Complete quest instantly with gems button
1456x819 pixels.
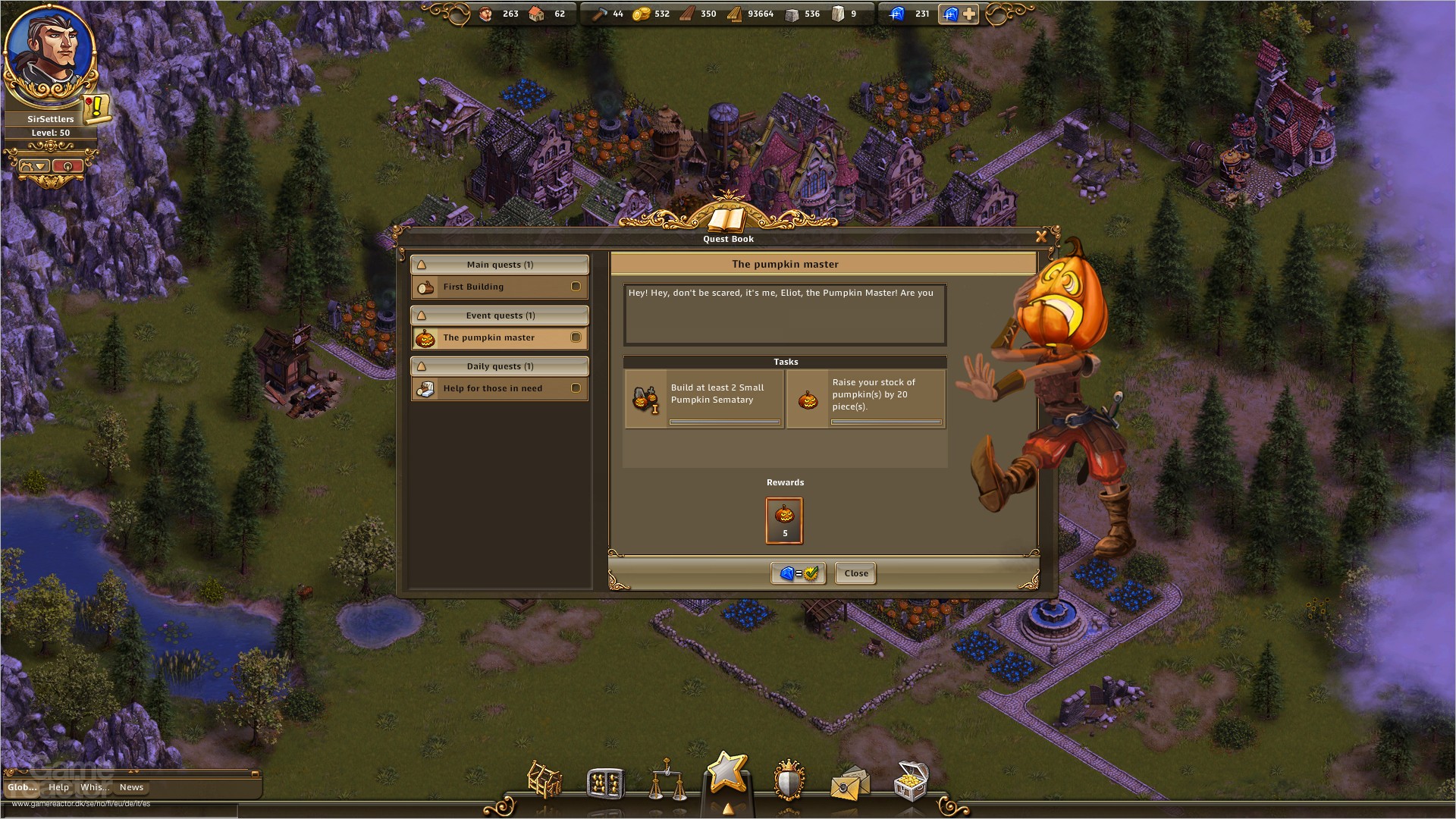point(798,574)
